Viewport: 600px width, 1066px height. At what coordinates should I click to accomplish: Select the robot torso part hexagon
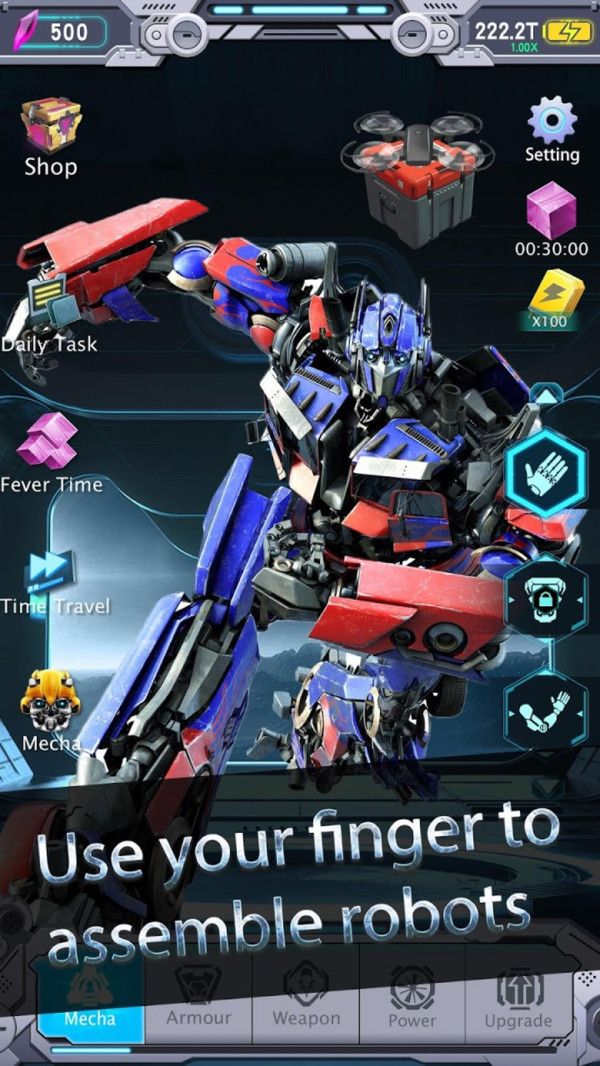545,598
